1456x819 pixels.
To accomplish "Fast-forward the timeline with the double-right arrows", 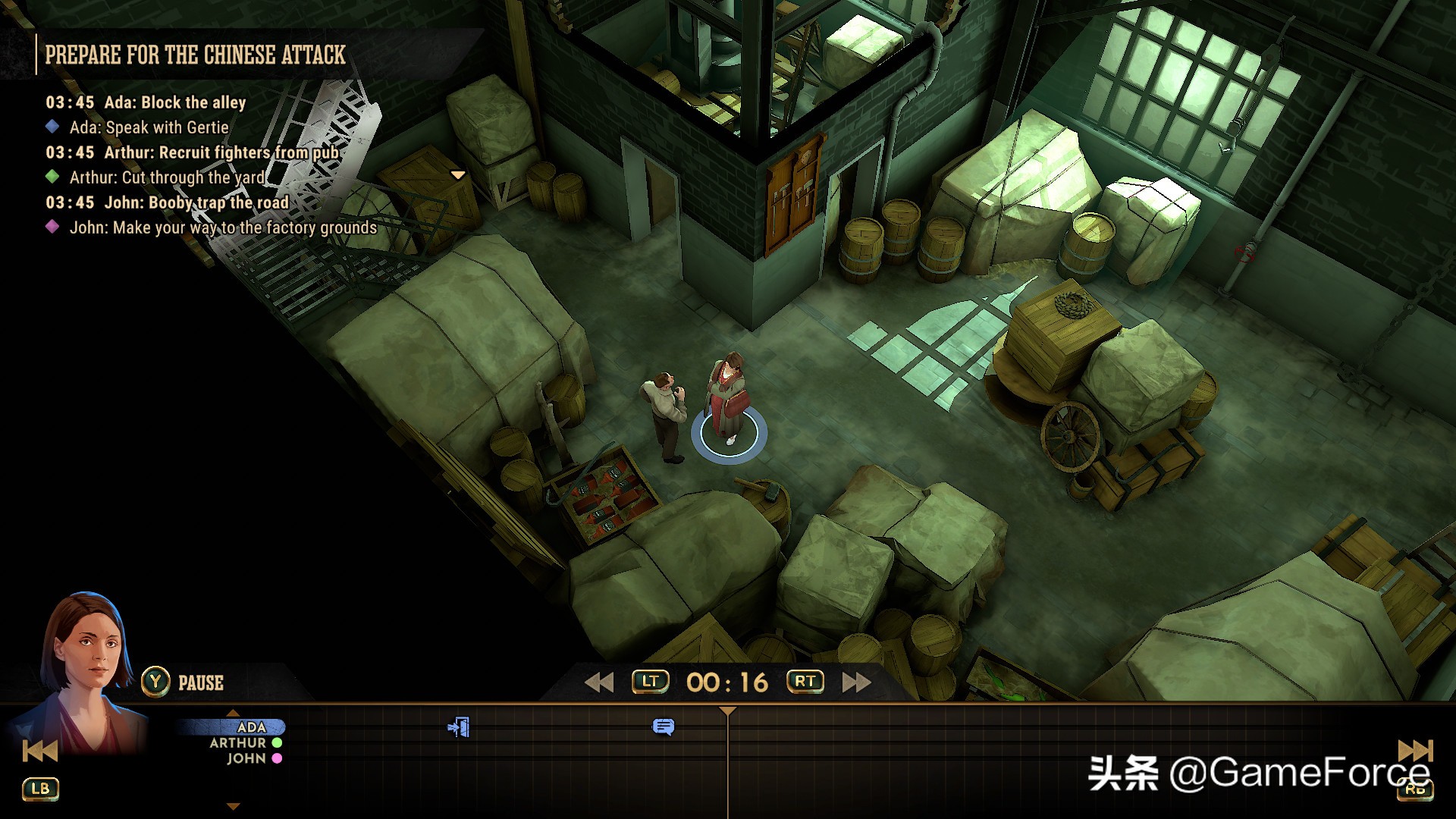I will (x=856, y=682).
